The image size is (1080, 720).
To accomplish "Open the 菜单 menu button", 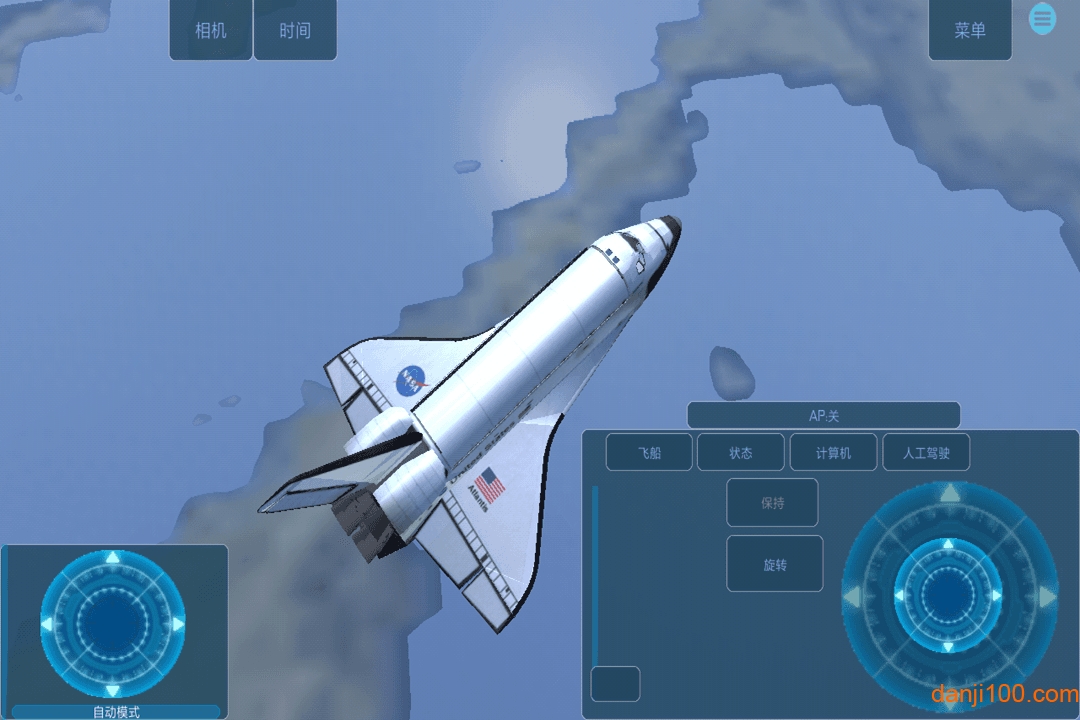I will [970, 30].
